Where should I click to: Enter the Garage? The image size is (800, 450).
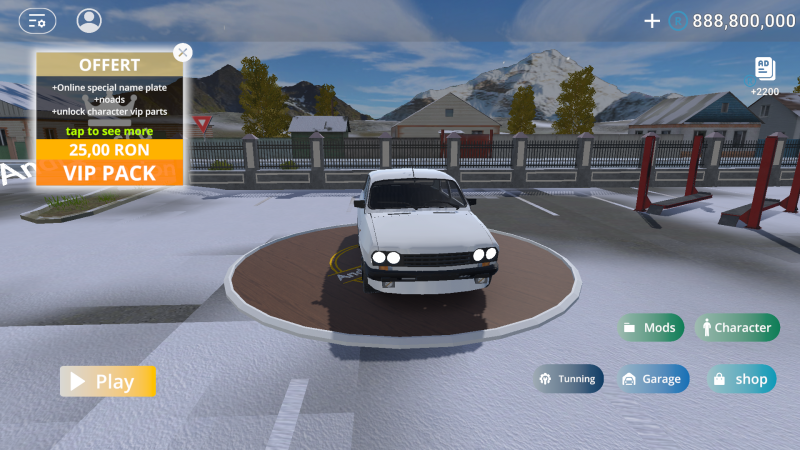(x=652, y=379)
